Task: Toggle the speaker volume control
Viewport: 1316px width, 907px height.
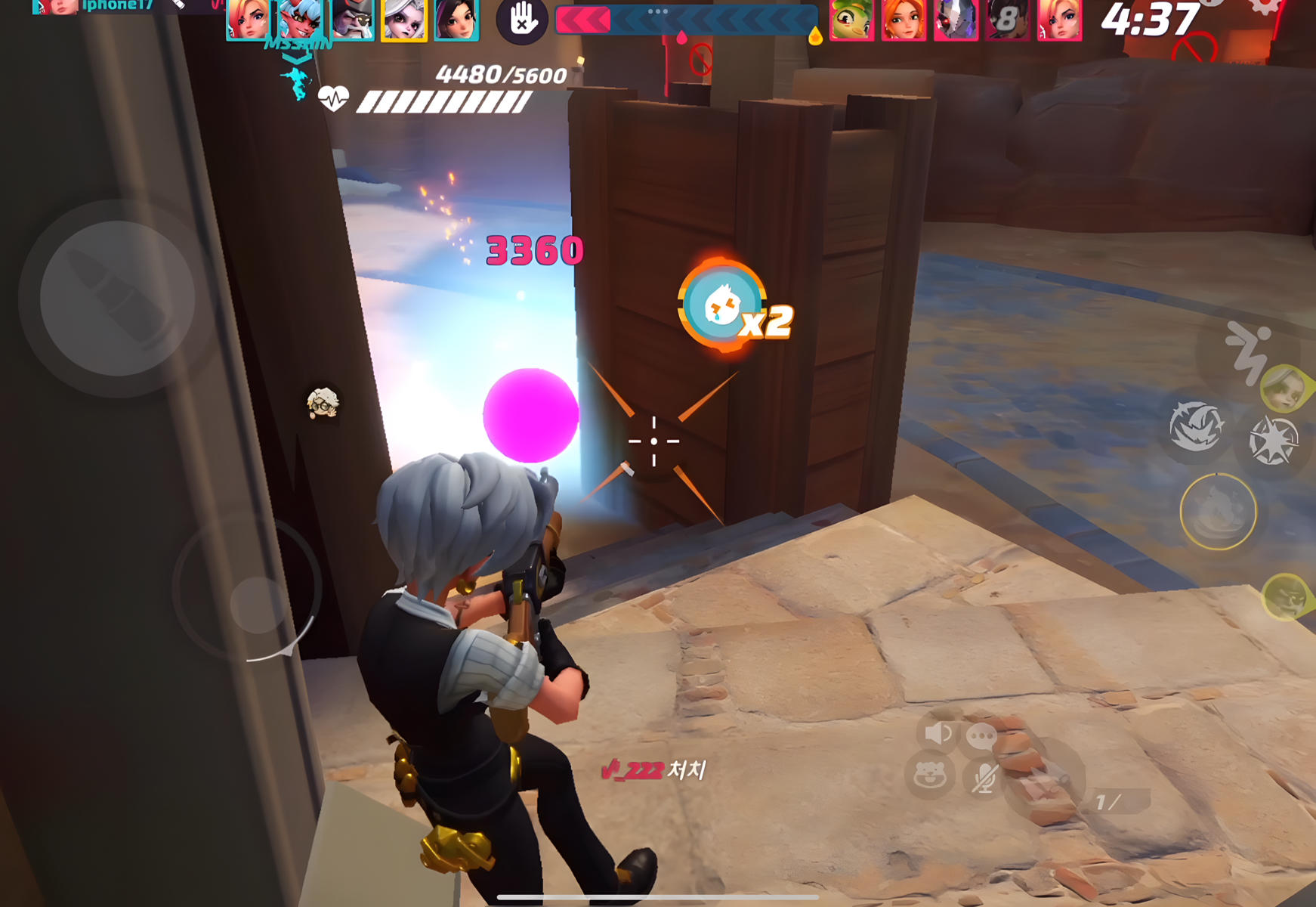Action: click(937, 733)
